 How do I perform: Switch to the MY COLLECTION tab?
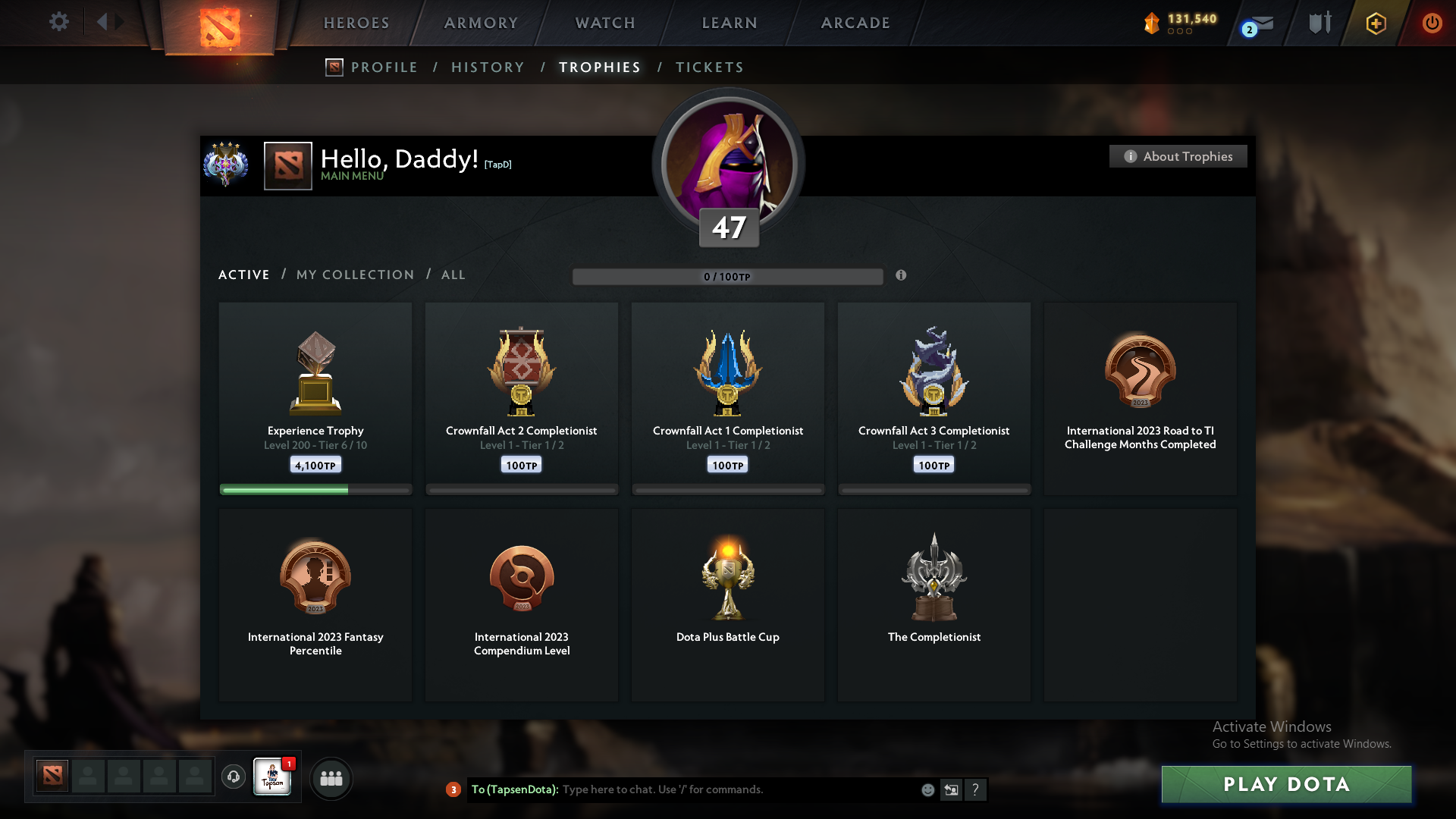354,275
